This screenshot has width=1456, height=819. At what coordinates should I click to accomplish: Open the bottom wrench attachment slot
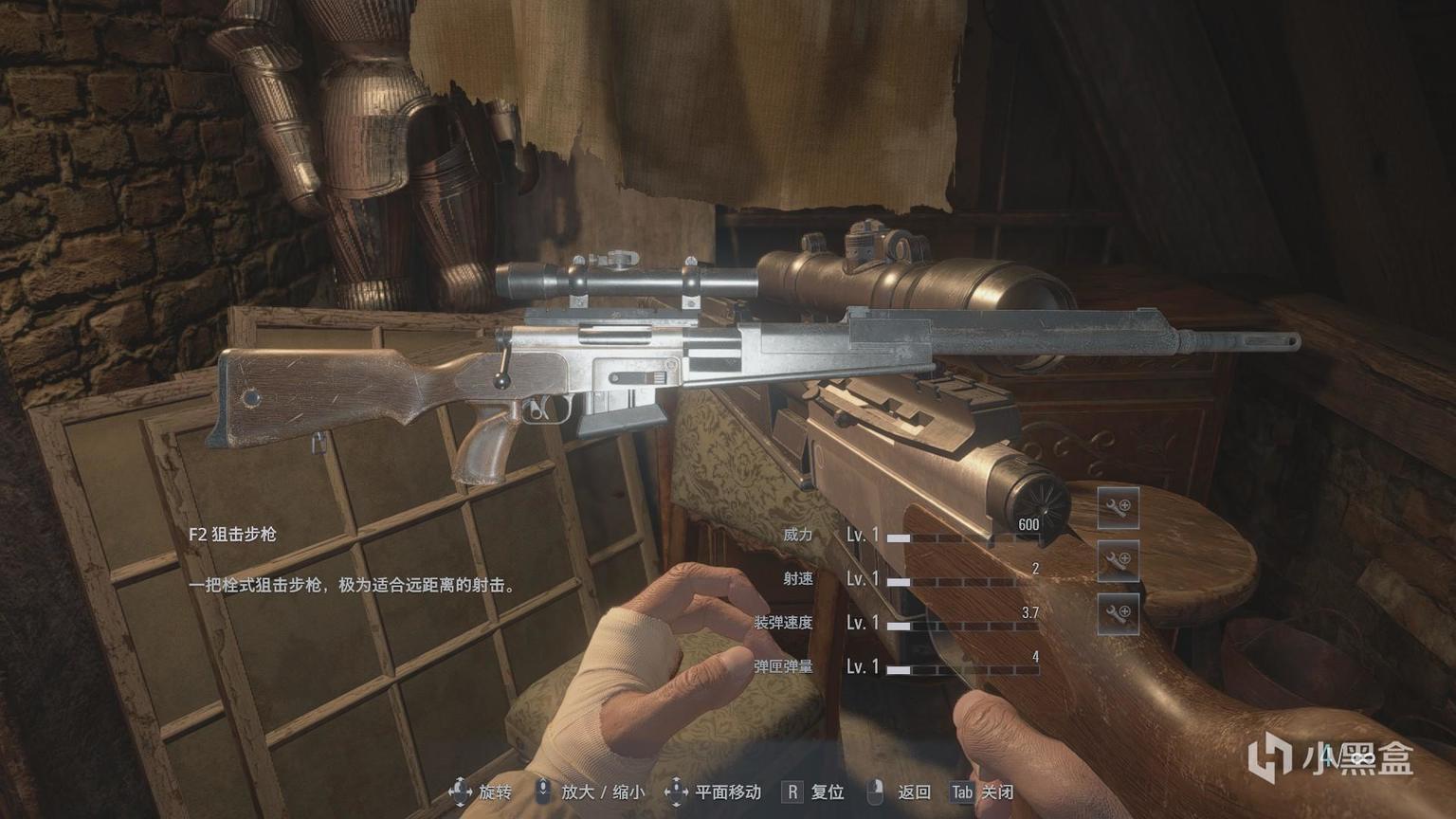pos(1119,613)
